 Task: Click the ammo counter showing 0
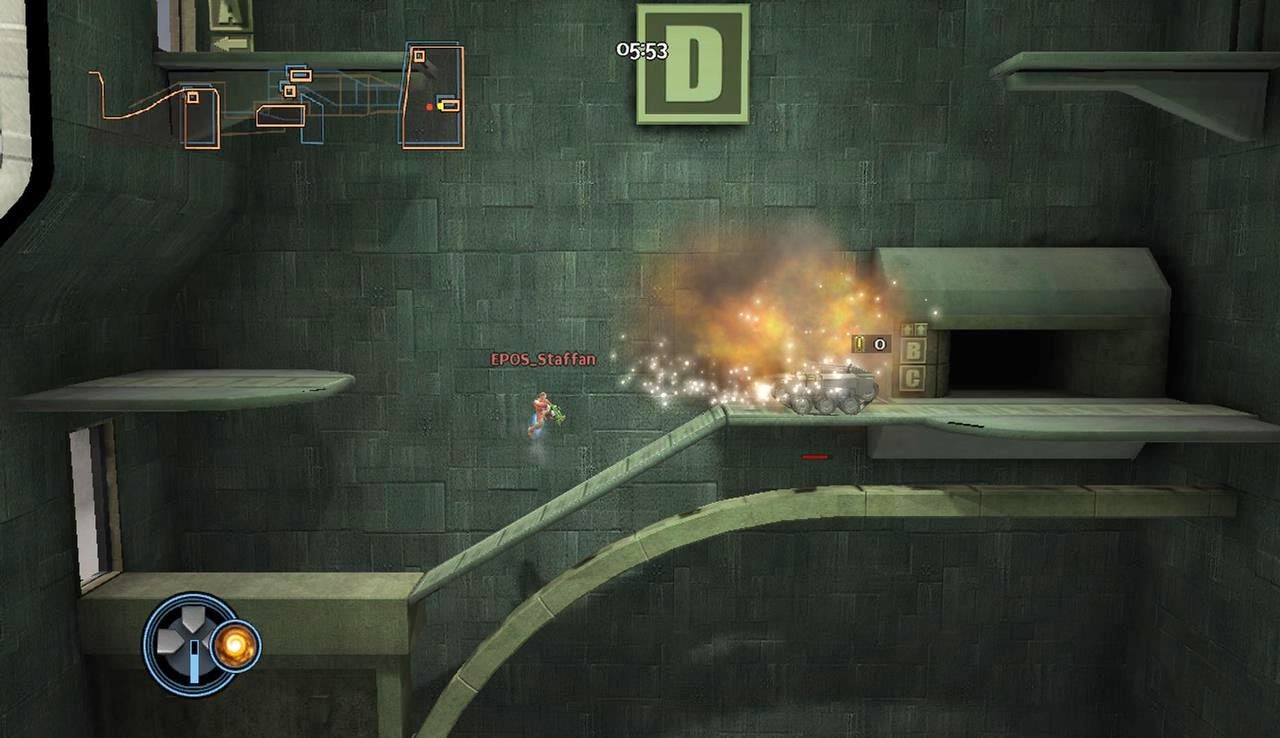click(x=879, y=344)
